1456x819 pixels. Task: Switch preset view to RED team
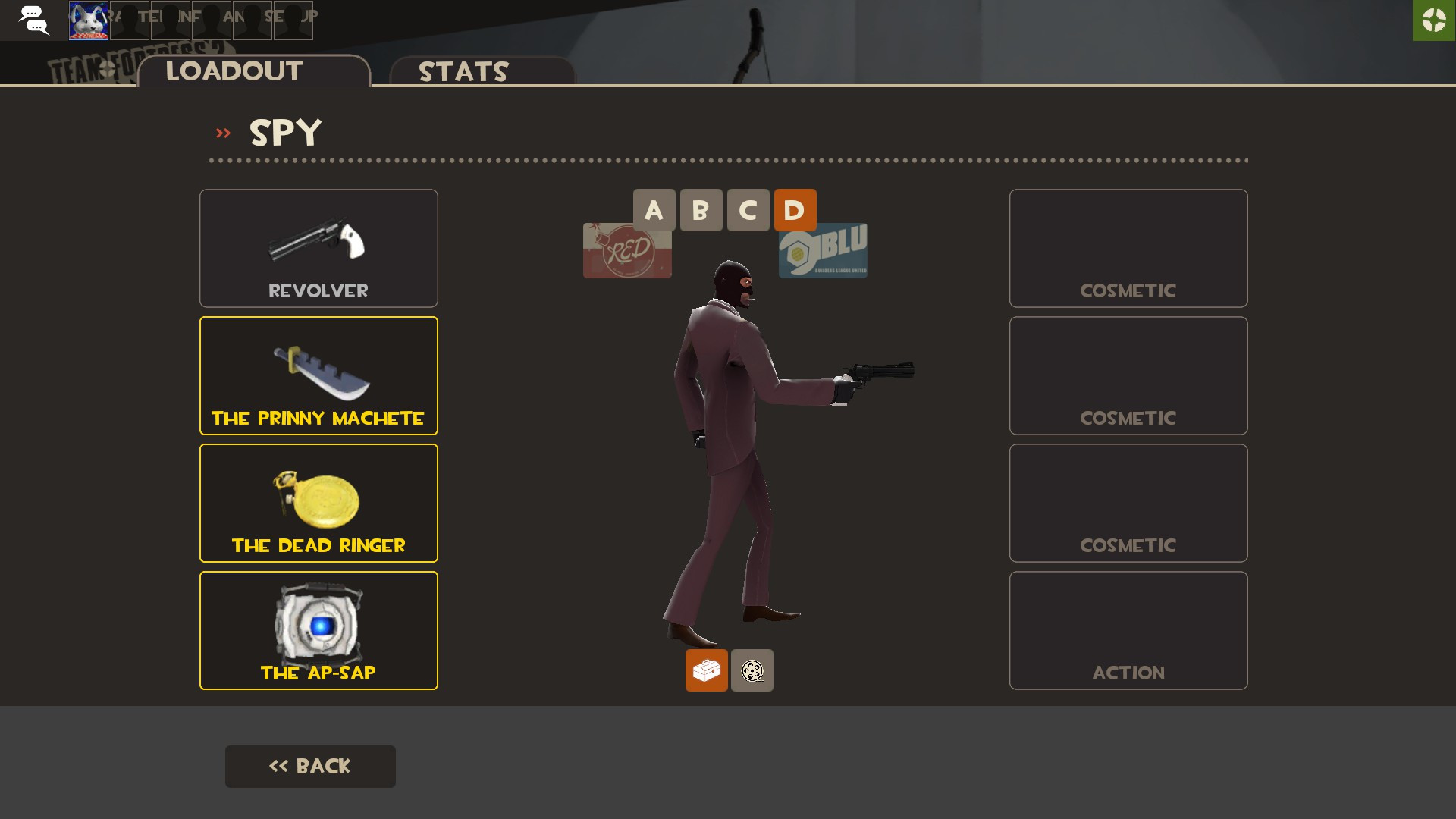point(627,250)
